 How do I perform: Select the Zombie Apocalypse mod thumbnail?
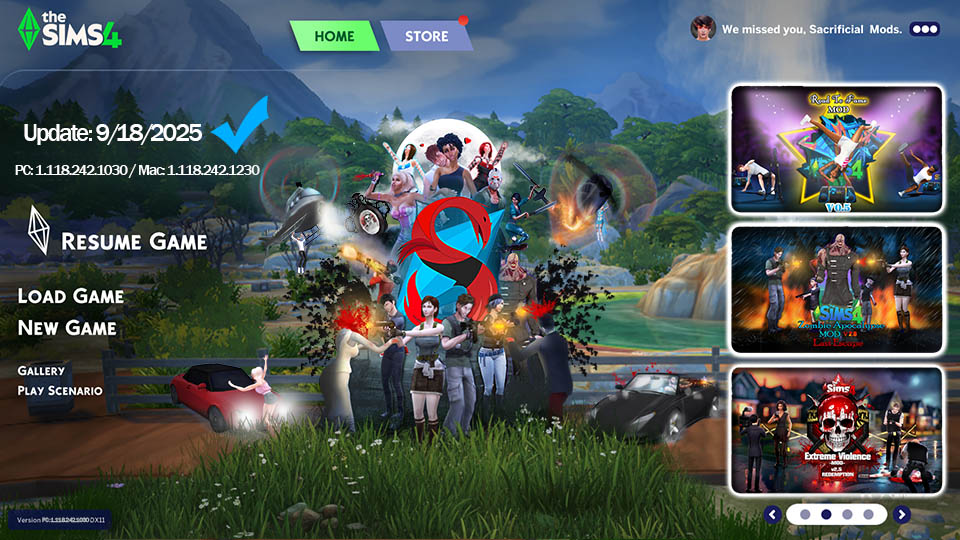[837, 289]
